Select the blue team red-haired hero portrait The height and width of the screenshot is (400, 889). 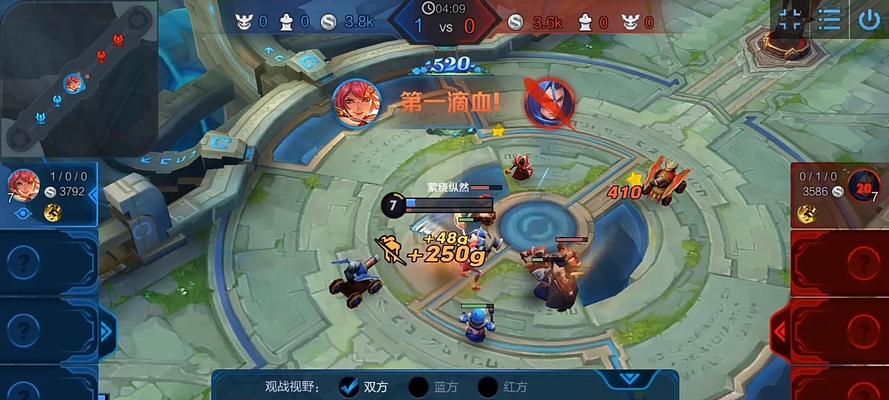pyautogui.click(x=23, y=185)
